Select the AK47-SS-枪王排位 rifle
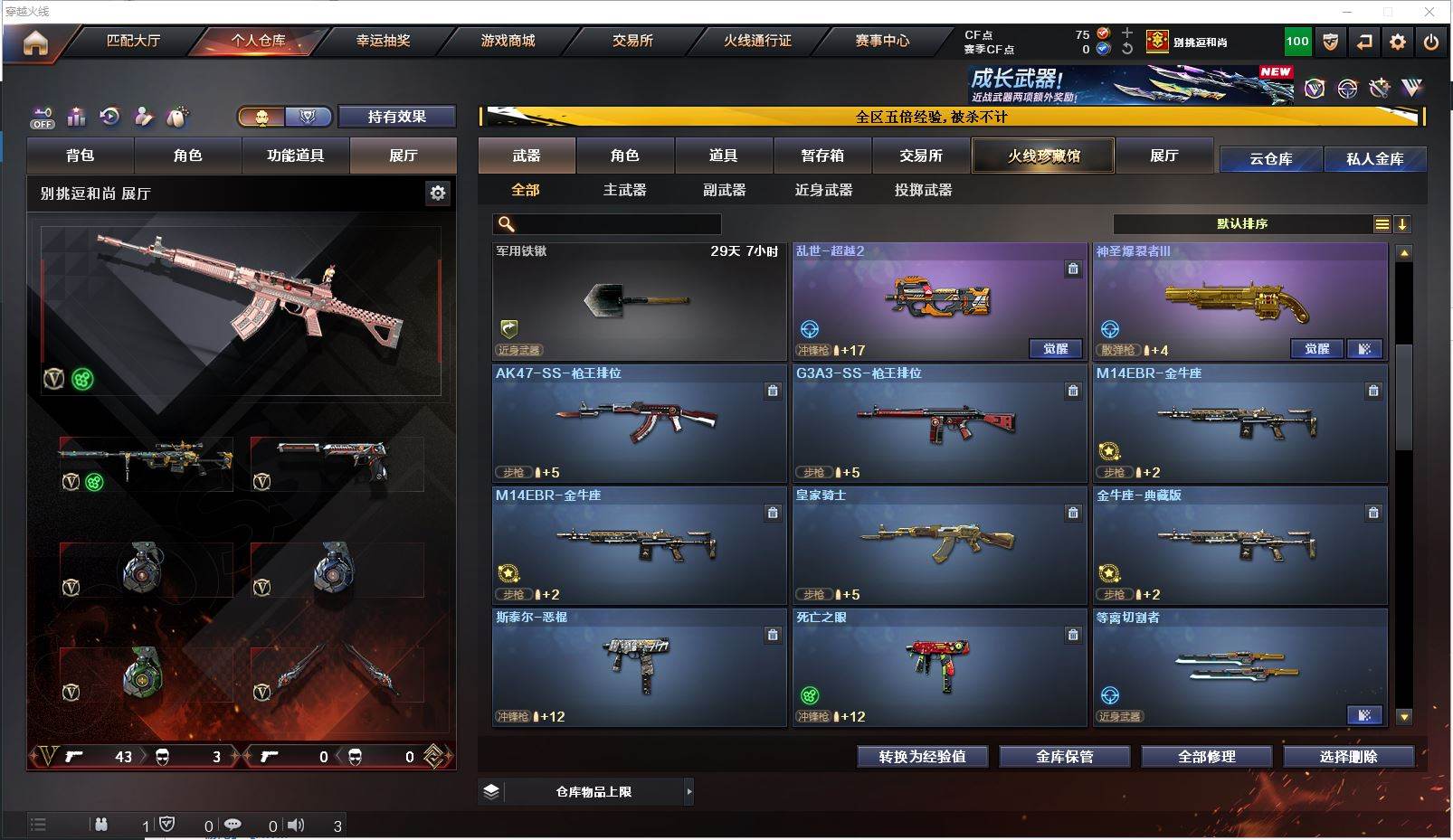 639,423
